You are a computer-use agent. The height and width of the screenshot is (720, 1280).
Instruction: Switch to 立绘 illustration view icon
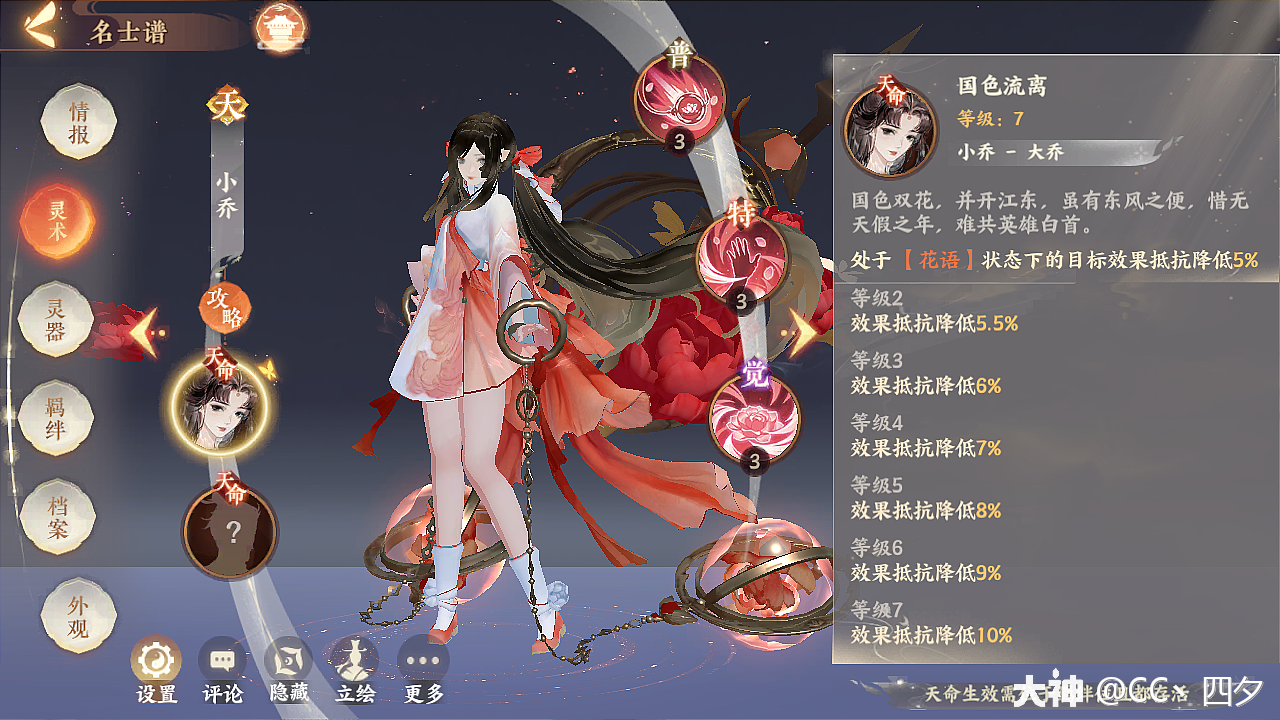[x=356, y=660]
